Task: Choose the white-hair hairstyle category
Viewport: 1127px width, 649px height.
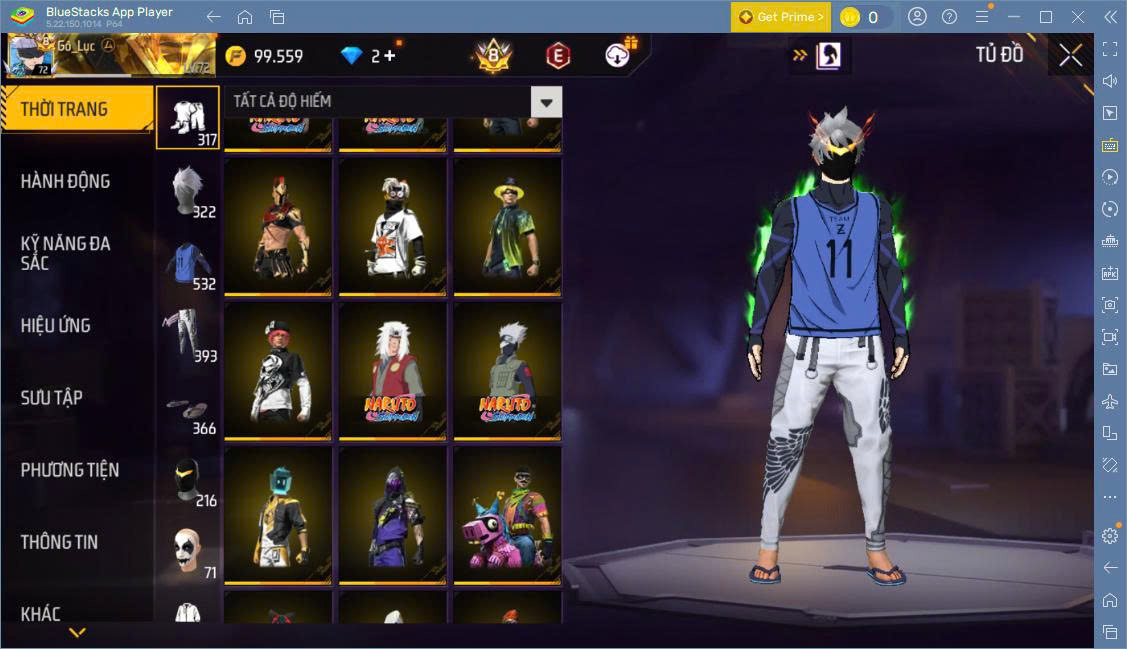Action: coord(187,191)
